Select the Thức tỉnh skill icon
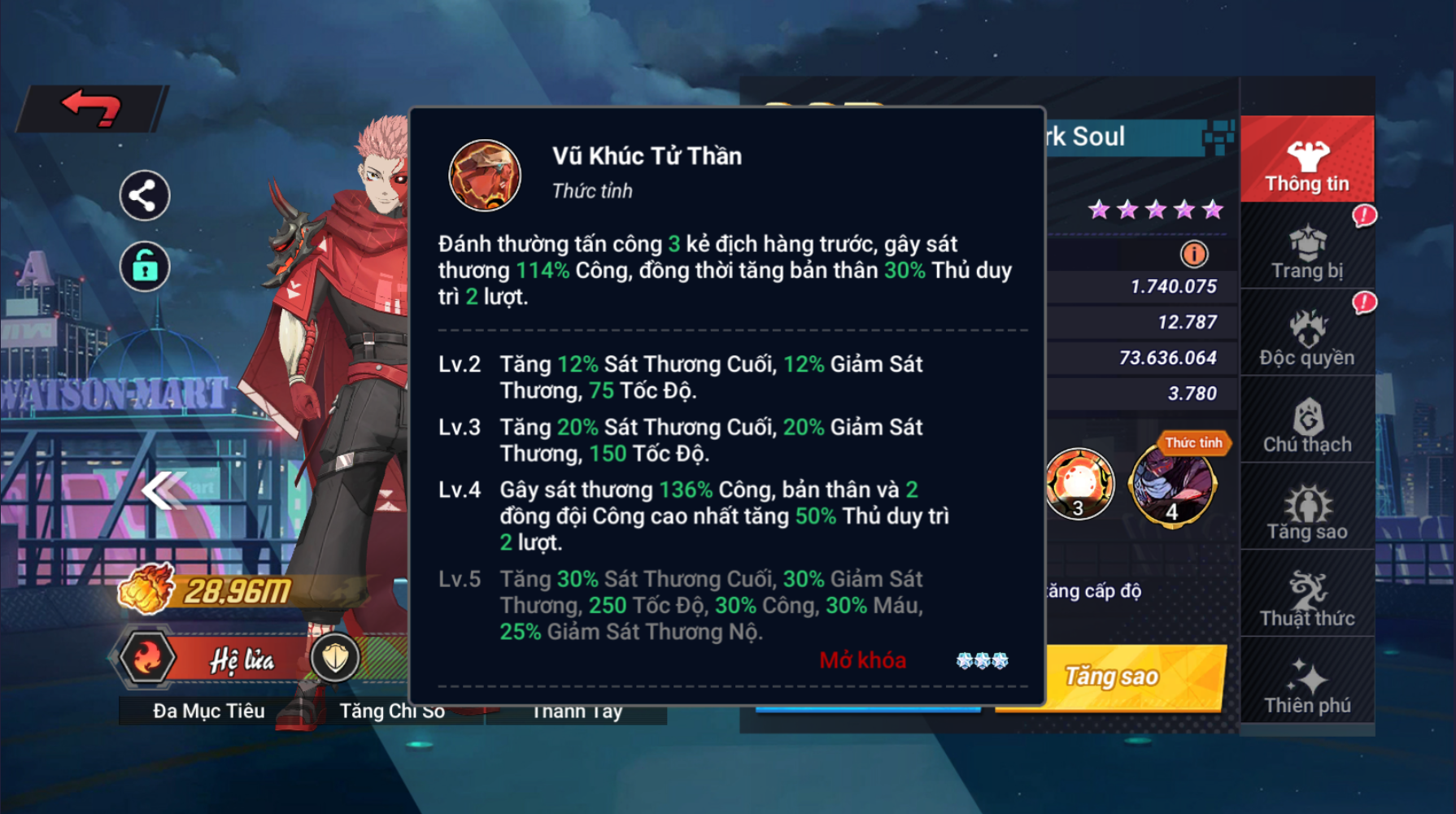 [1172, 485]
